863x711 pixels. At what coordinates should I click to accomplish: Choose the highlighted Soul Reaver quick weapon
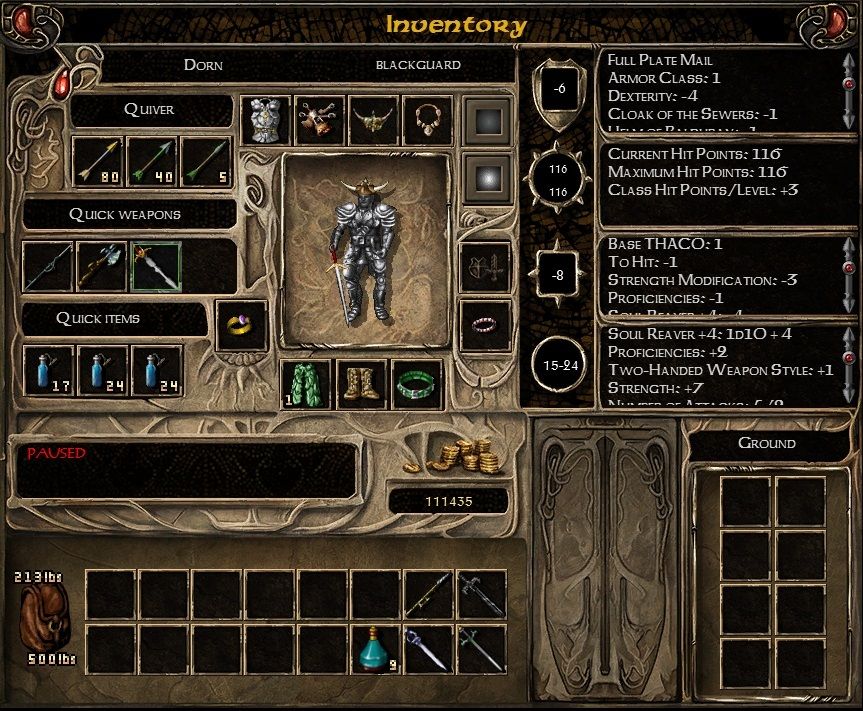[x=155, y=267]
